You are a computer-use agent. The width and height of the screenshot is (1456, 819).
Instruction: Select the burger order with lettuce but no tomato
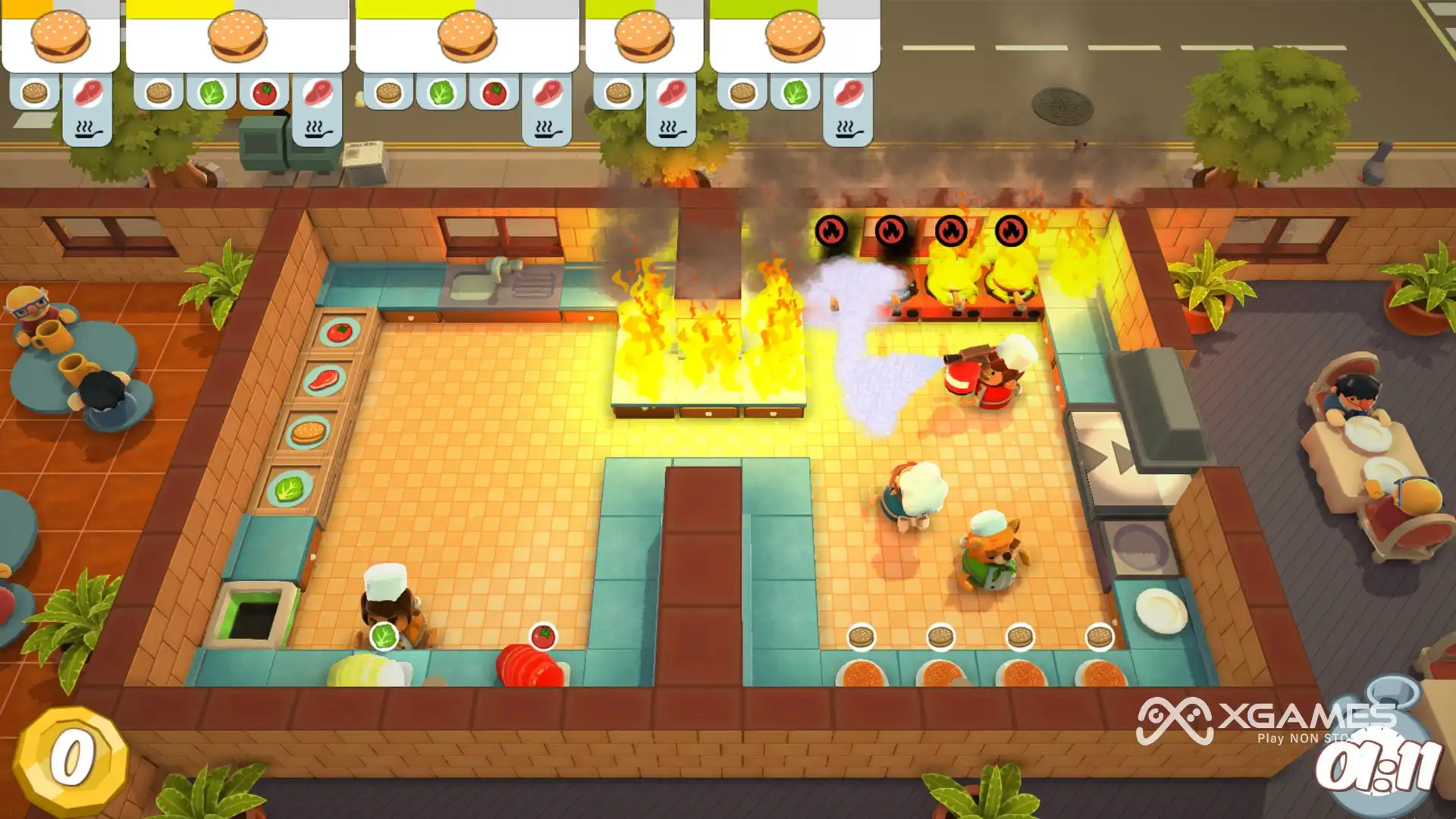pos(794,38)
